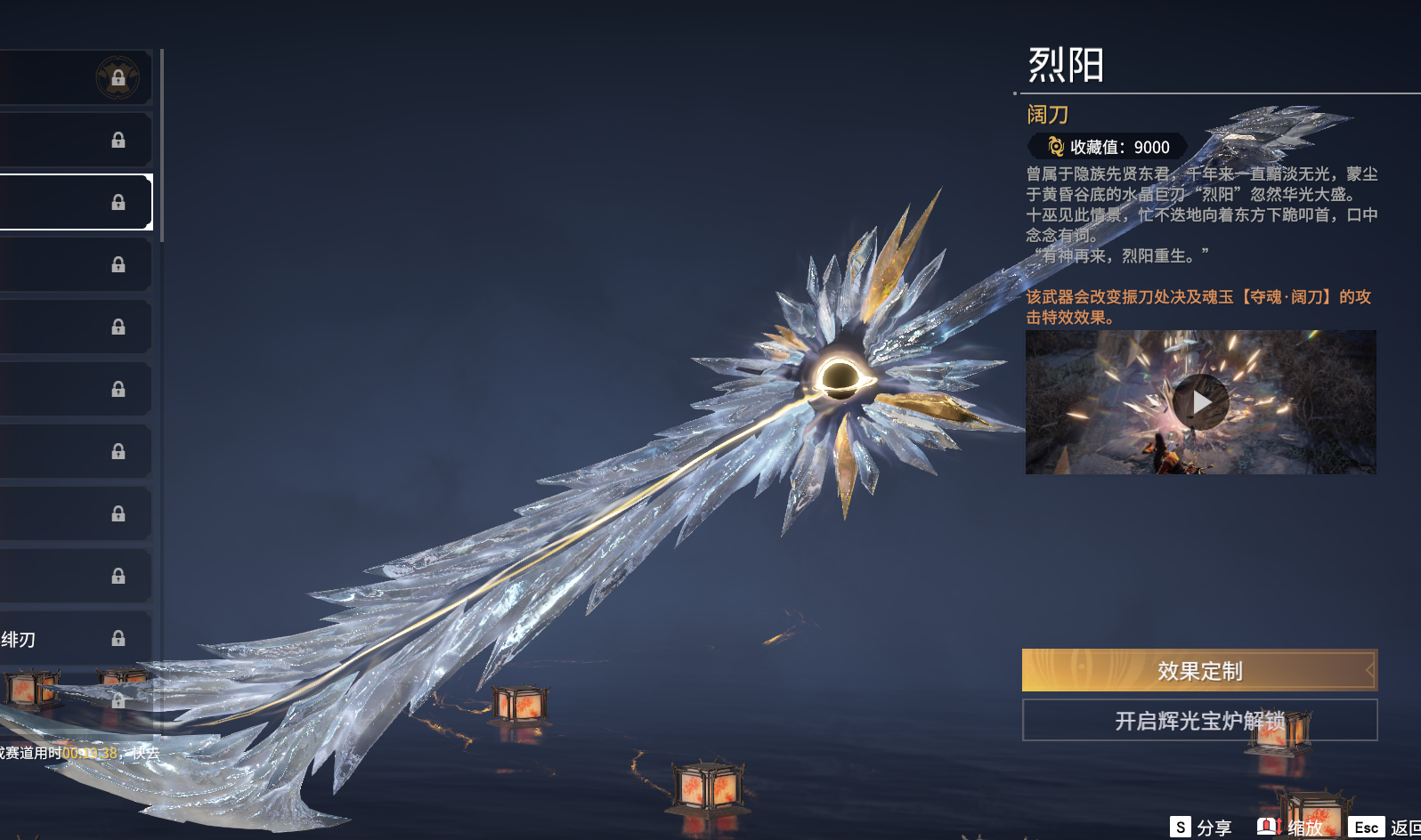Click 开启辉光宝炉解锁 to unlock the skin
Screen dimensions: 1421x840
tap(1198, 720)
